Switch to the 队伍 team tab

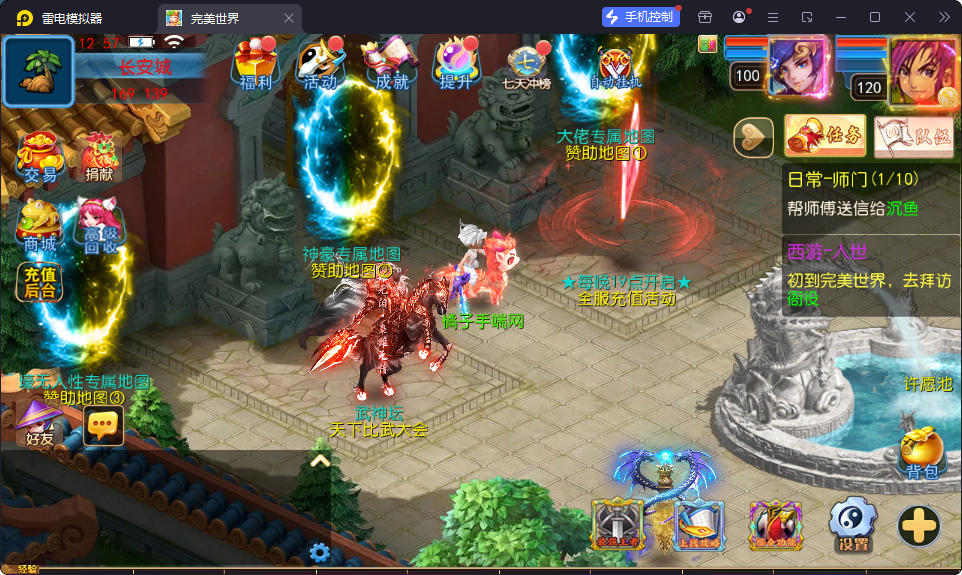point(913,137)
